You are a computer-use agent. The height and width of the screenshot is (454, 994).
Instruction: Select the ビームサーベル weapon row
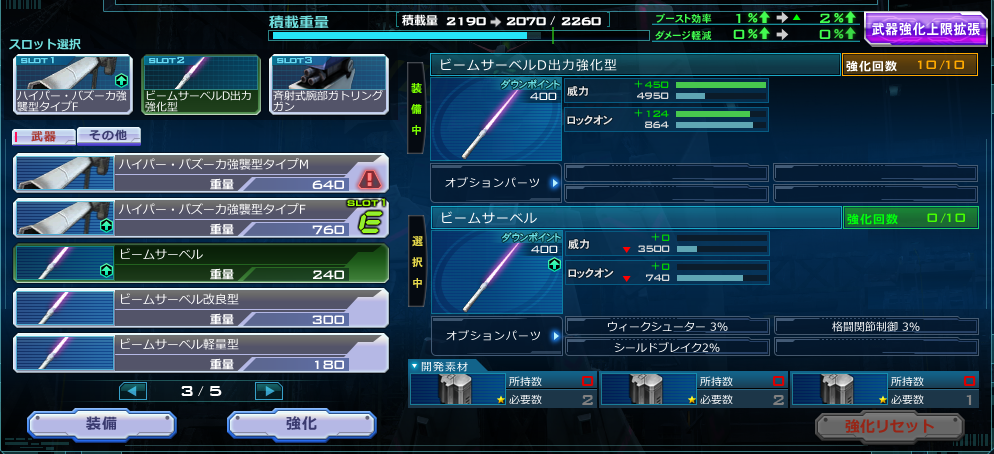(200, 263)
